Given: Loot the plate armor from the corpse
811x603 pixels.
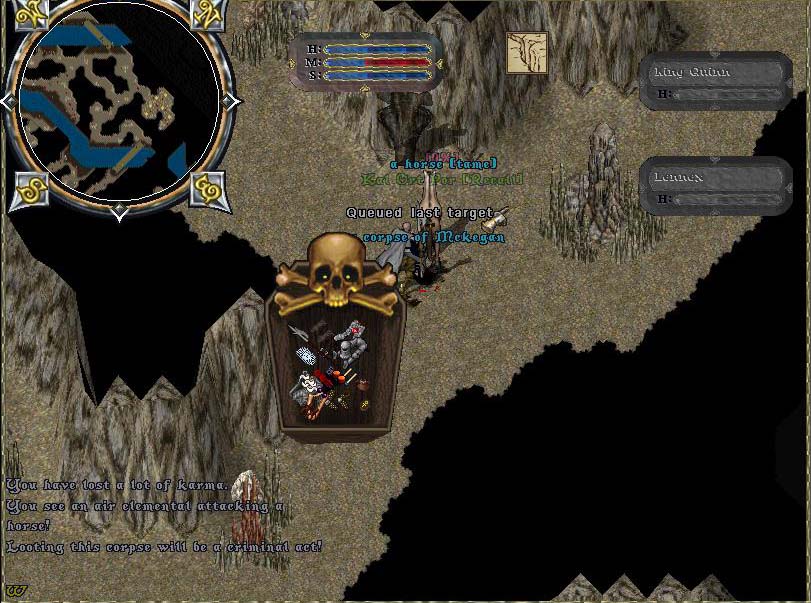Looking at the screenshot, I should coord(350,345).
